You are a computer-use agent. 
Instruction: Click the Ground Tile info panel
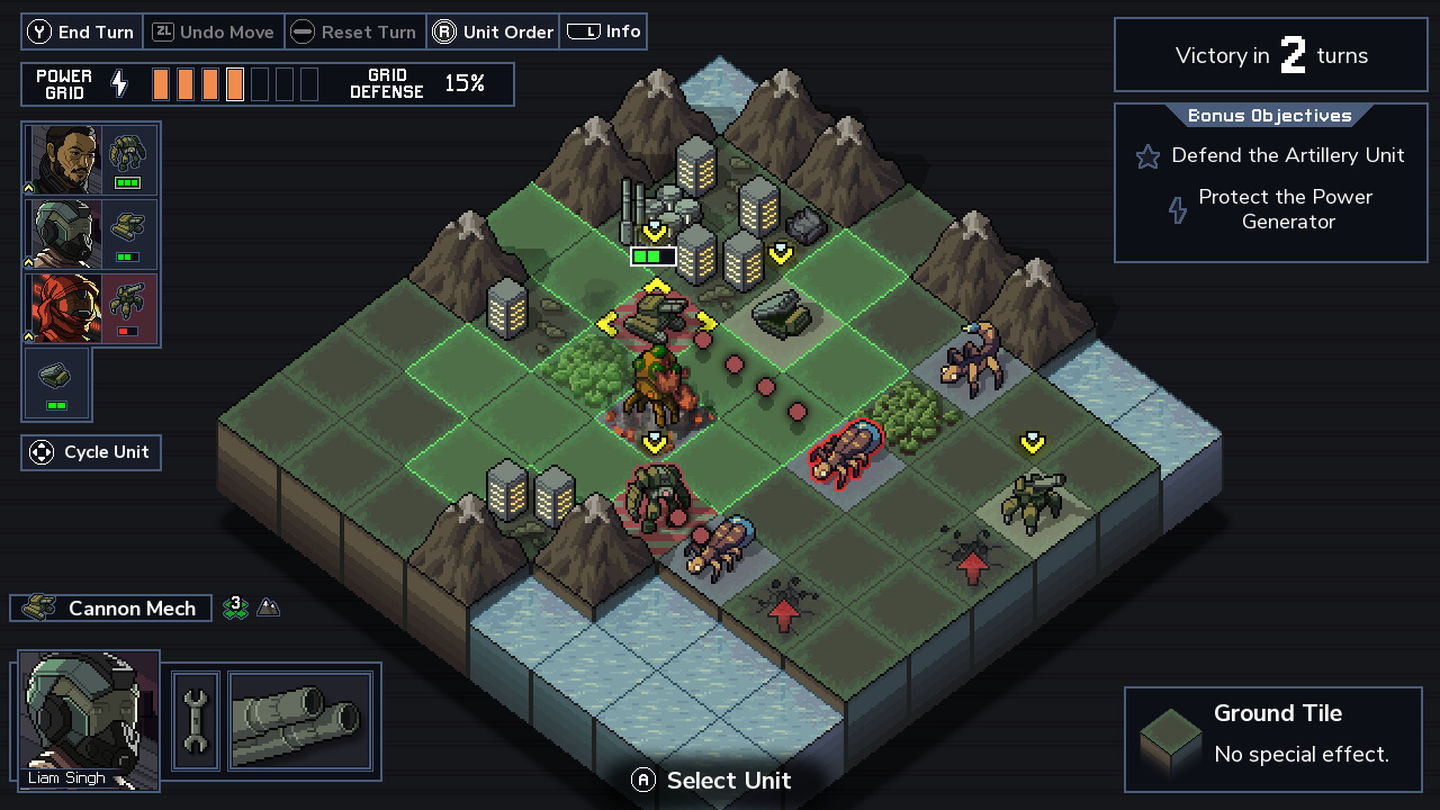[x=1273, y=738]
